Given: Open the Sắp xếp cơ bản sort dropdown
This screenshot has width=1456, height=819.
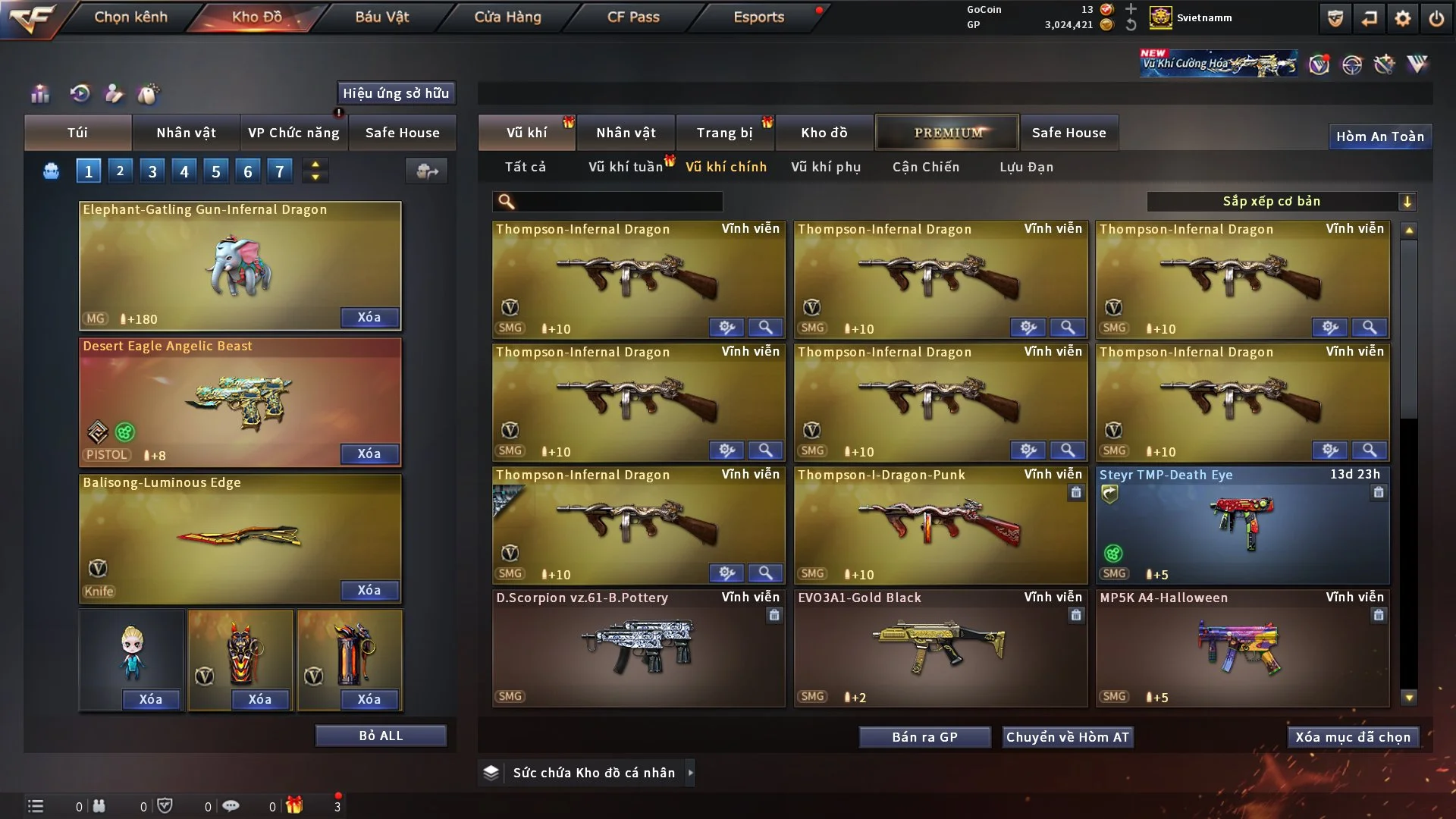Looking at the screenshot, I should (x=1281, y=202).
